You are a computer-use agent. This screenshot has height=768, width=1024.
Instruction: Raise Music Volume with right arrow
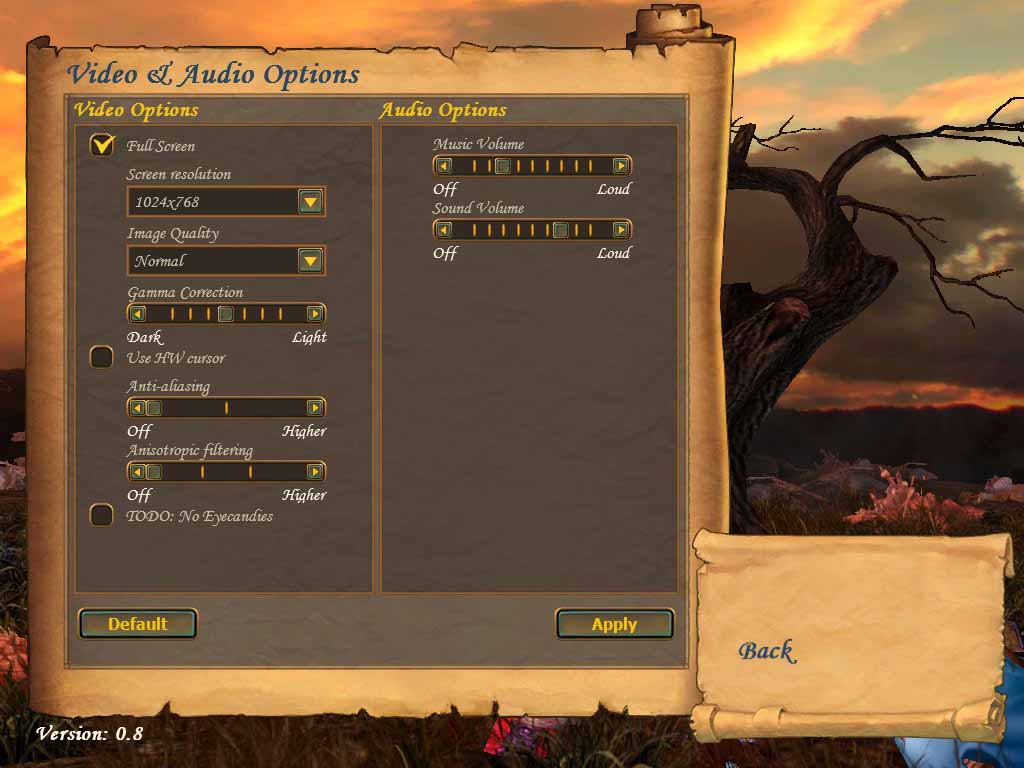tap(621, 166)
